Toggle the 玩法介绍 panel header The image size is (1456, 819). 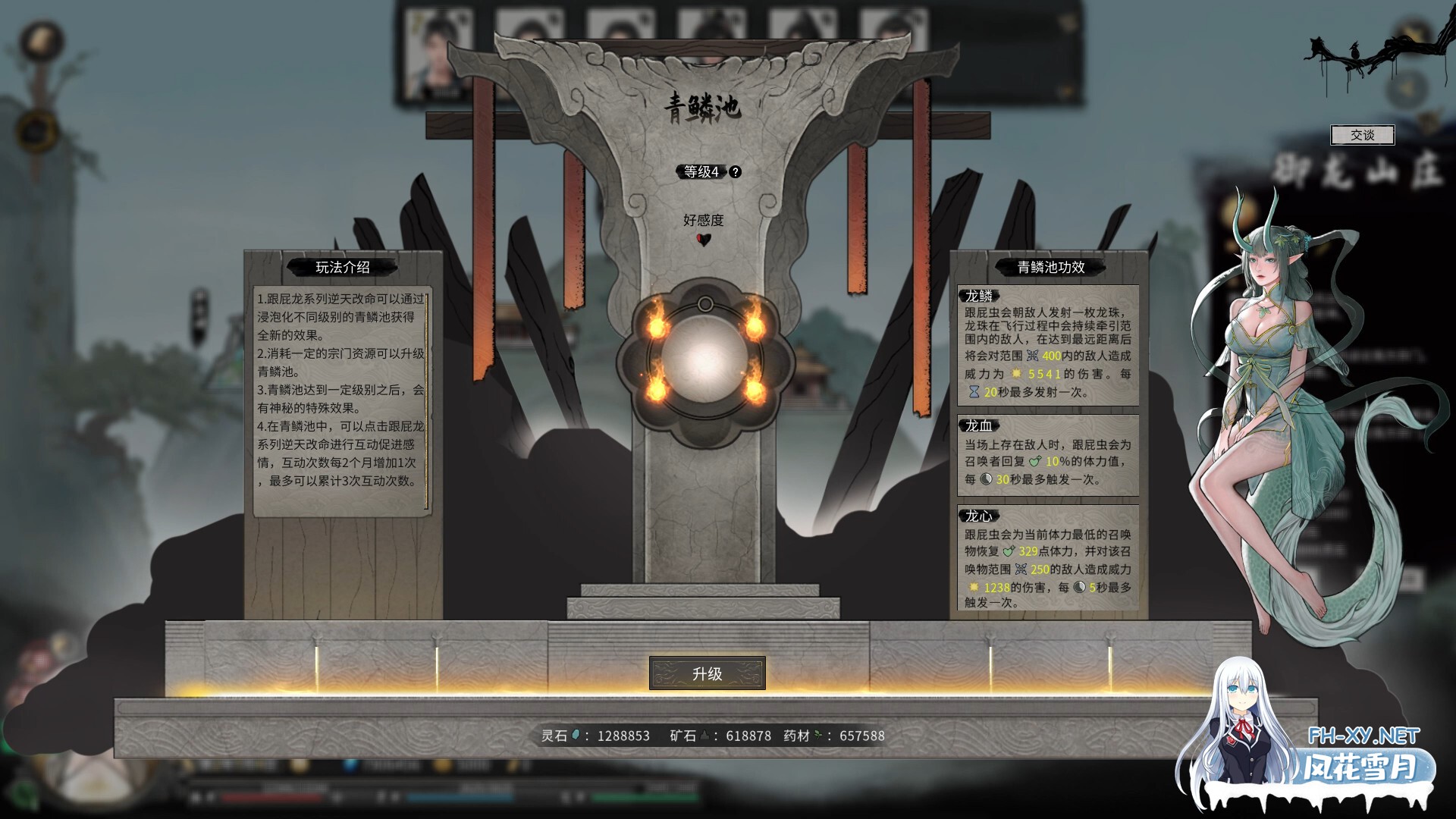pos(343,268)
